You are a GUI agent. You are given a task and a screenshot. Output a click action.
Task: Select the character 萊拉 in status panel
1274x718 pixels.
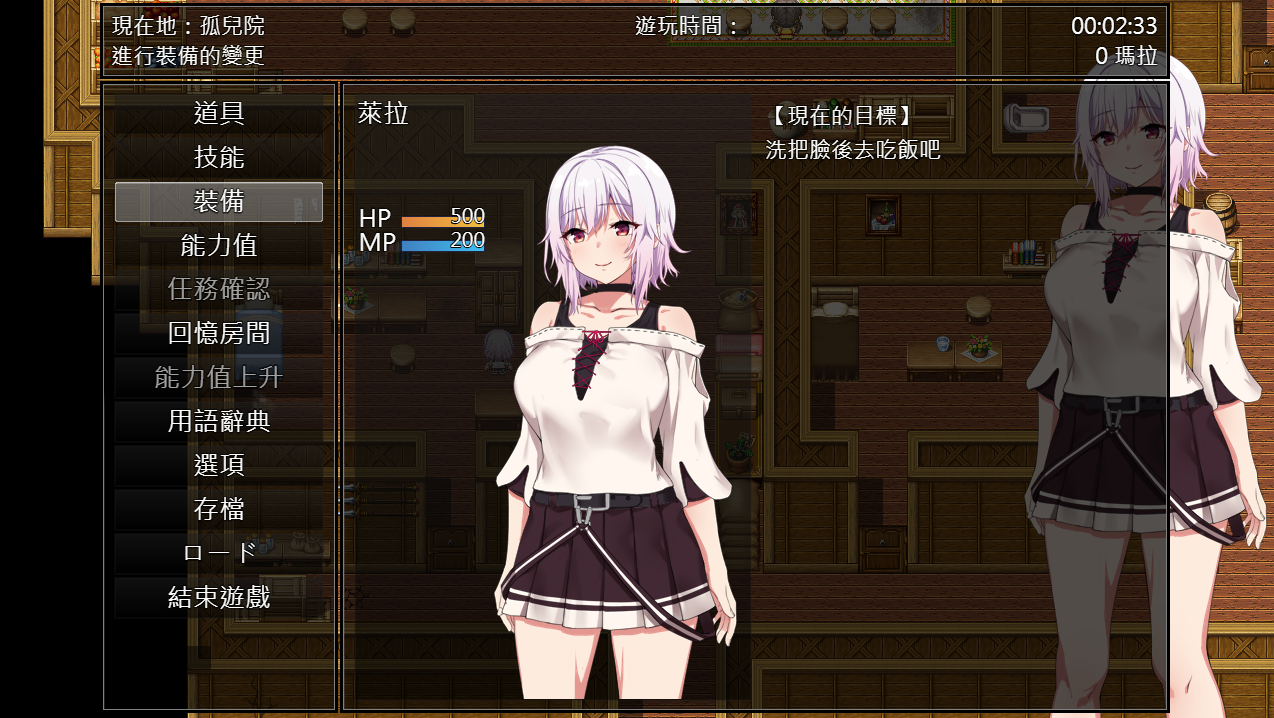pyautogui.click(x=384, y=114)
